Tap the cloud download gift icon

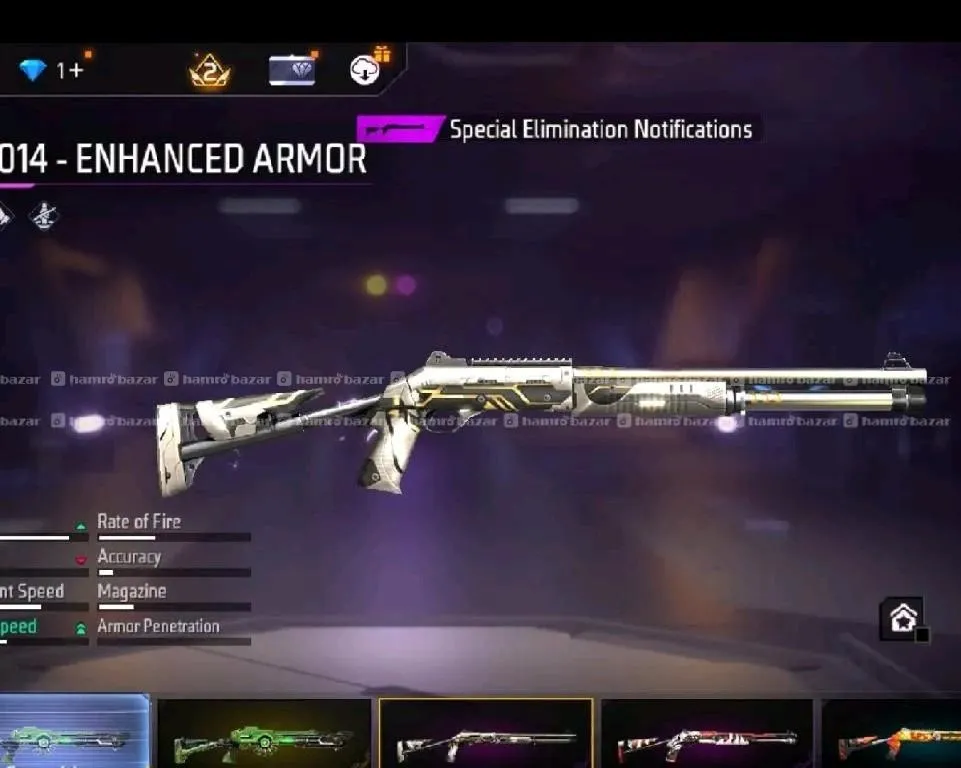367,69
